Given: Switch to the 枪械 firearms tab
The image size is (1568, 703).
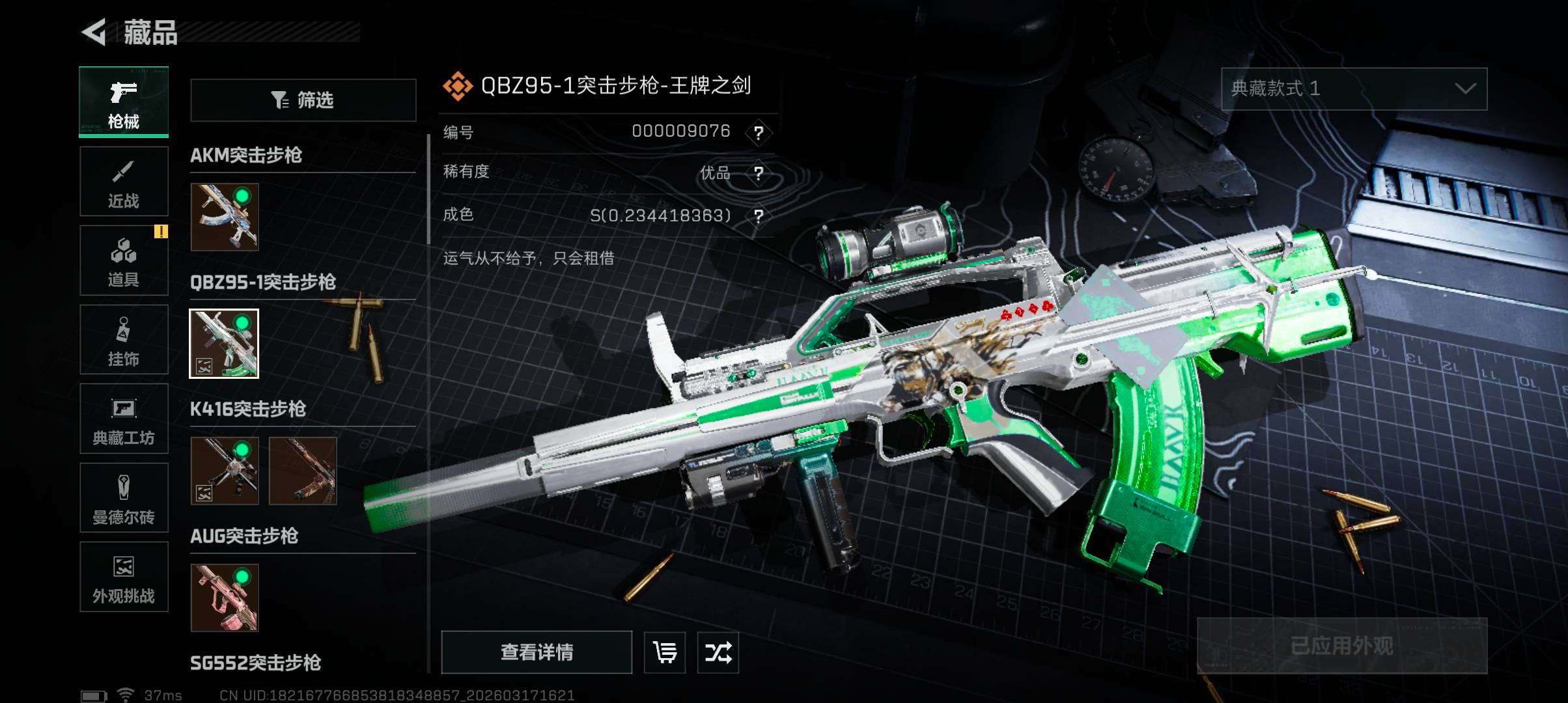Looking at the screenshot, I should (x=124, y=102).
